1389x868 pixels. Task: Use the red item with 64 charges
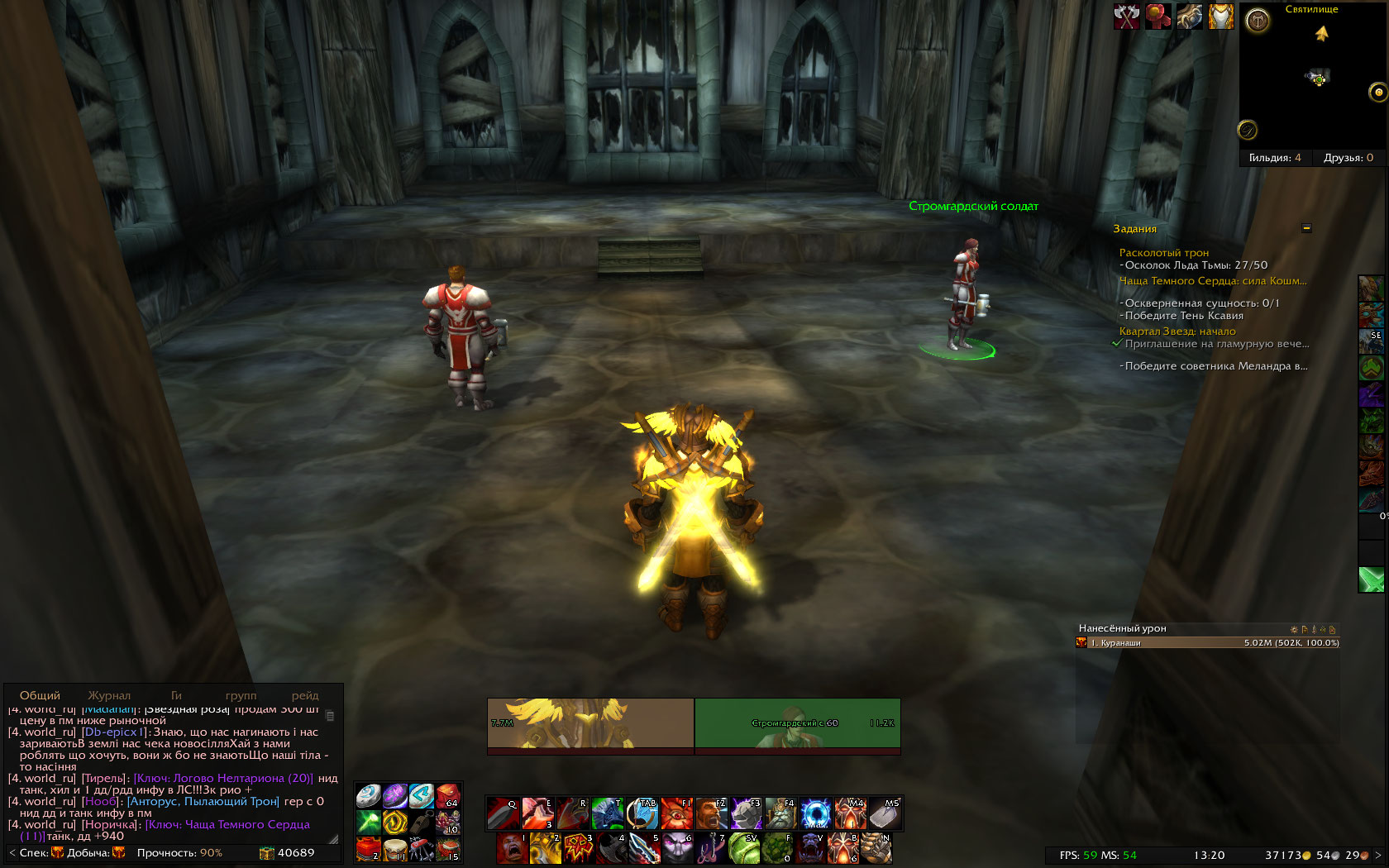click(x=448, y=795)
